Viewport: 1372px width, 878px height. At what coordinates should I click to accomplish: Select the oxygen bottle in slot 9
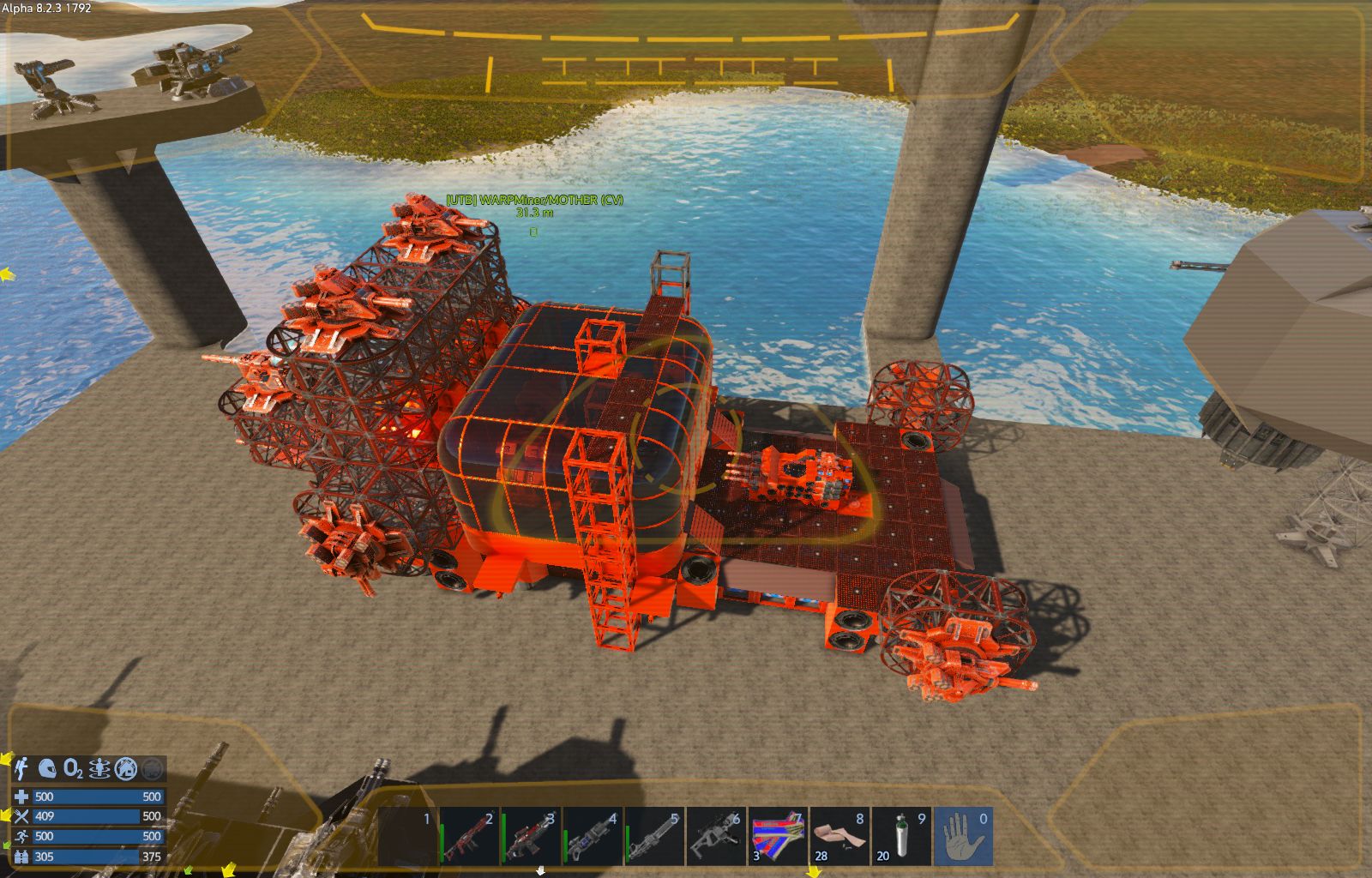coord(901,836)
